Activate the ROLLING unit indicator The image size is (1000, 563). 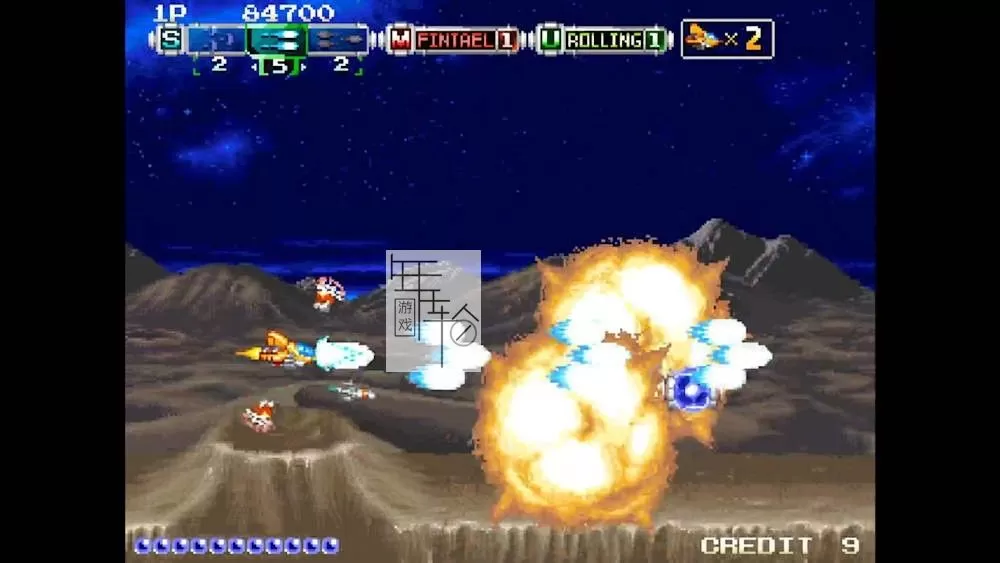coord(603,39)
